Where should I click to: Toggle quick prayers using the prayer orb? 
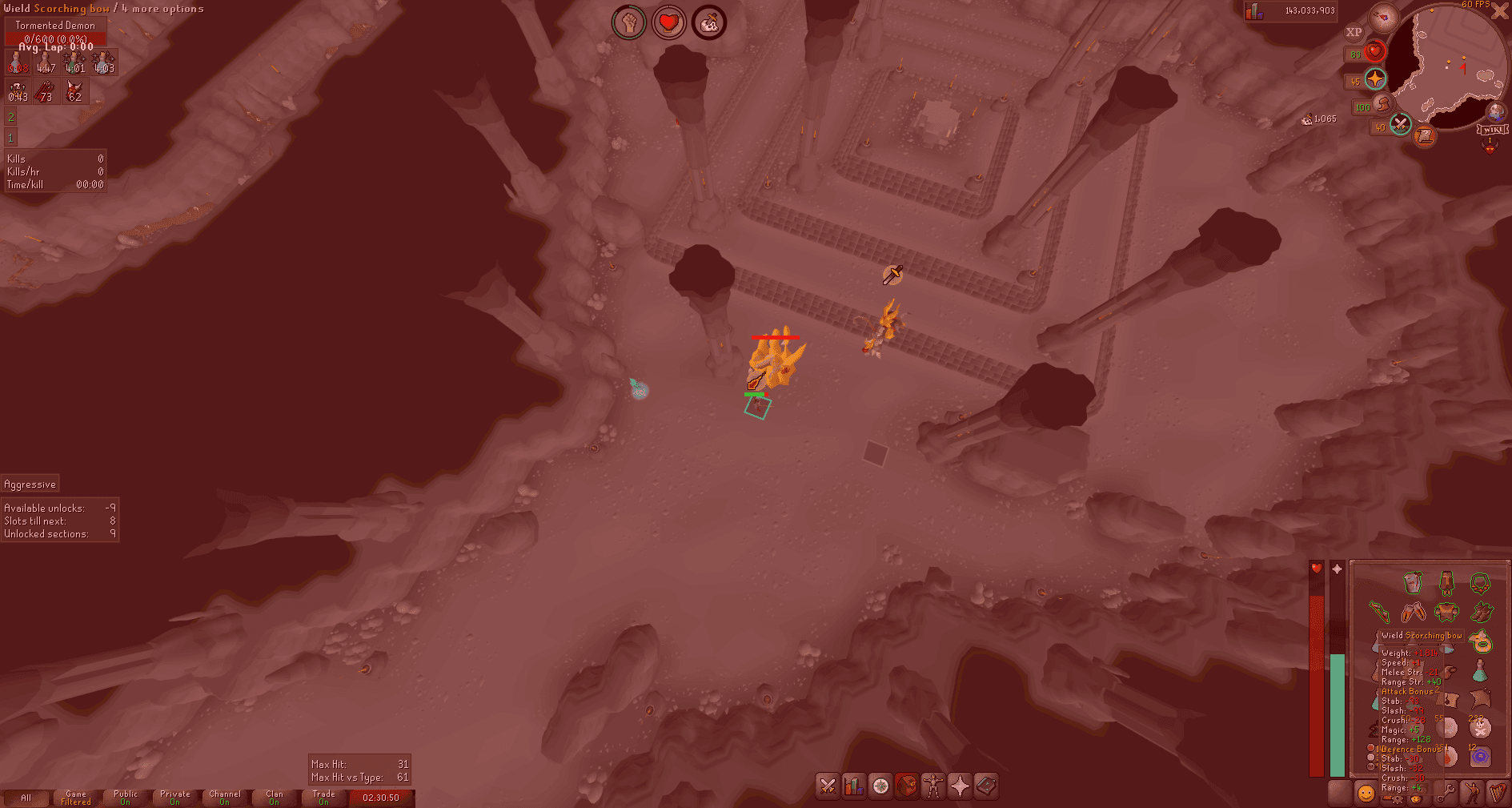(x=1374, y=78)
